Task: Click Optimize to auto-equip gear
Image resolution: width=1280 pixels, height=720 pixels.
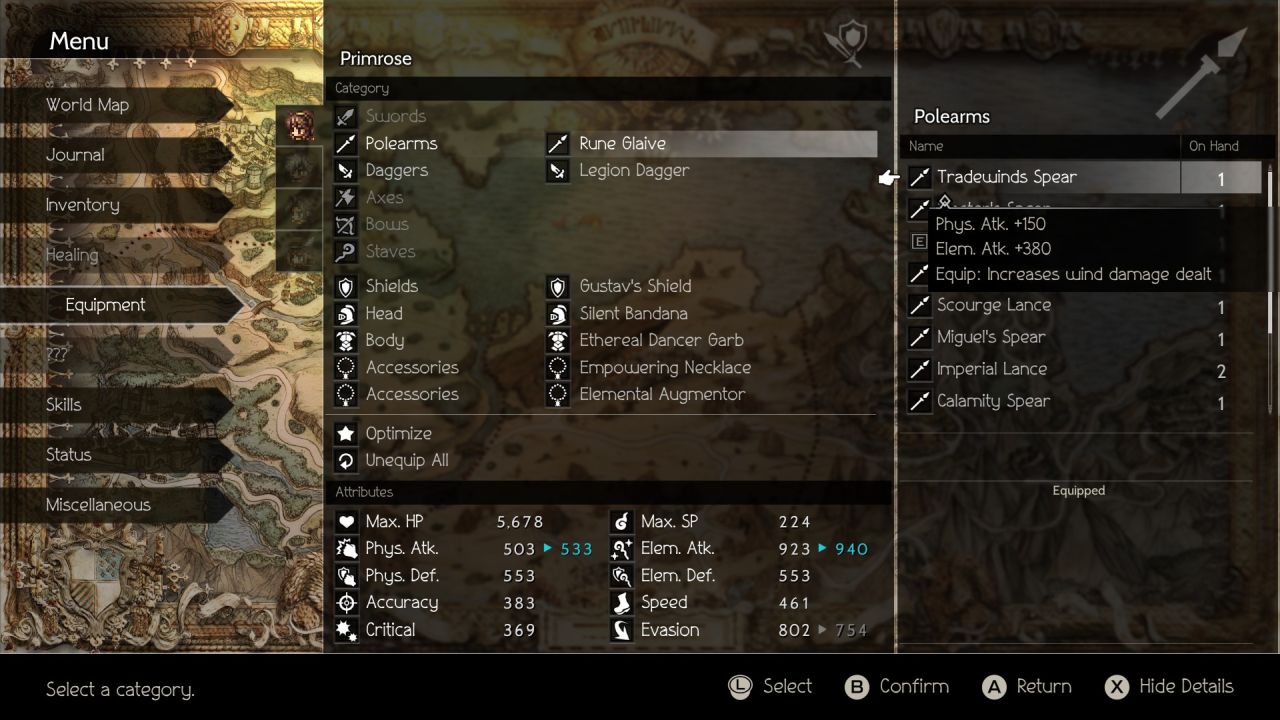Action: (x=398, y=434)
